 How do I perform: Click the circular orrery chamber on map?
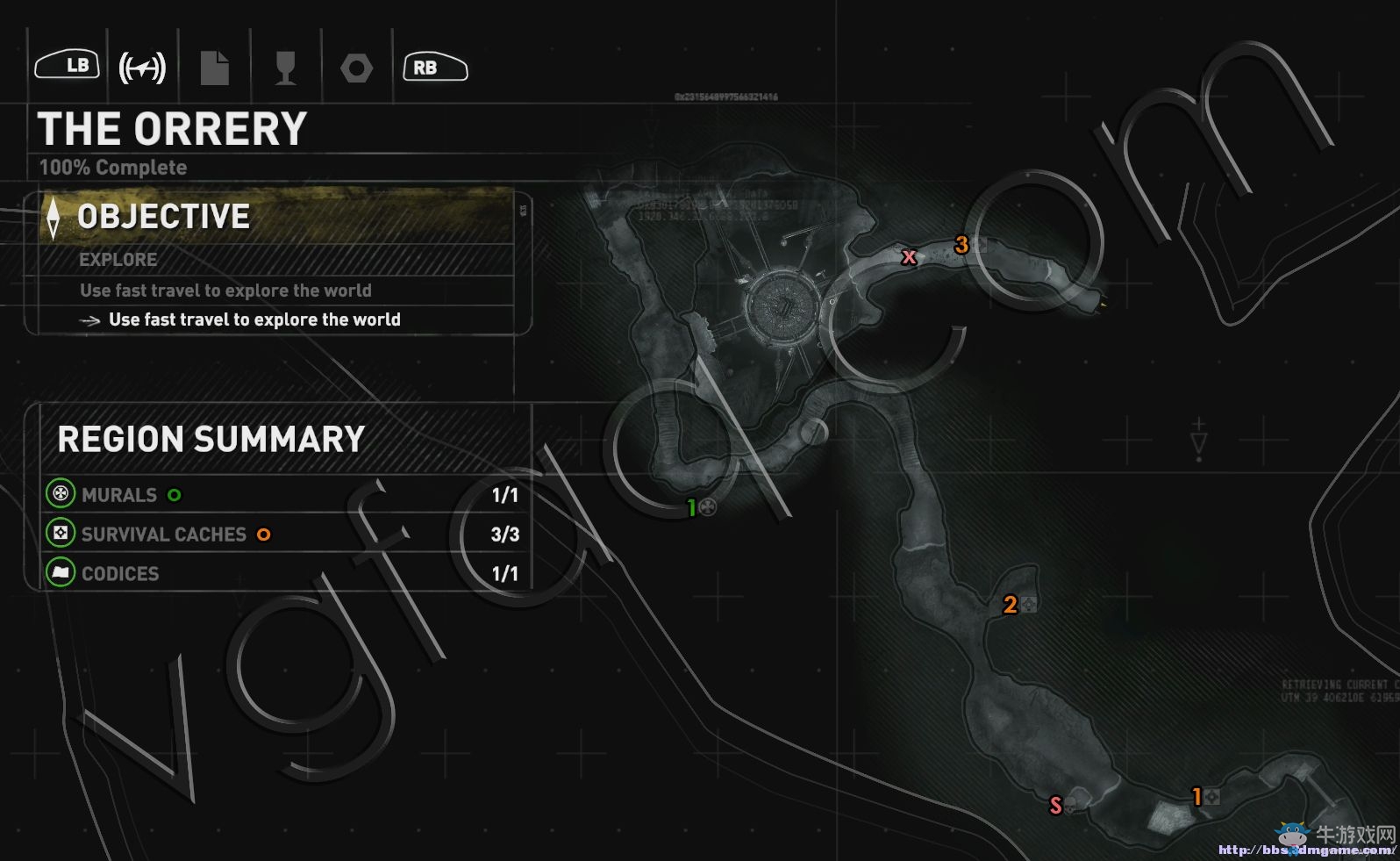(x=781, y=308)
